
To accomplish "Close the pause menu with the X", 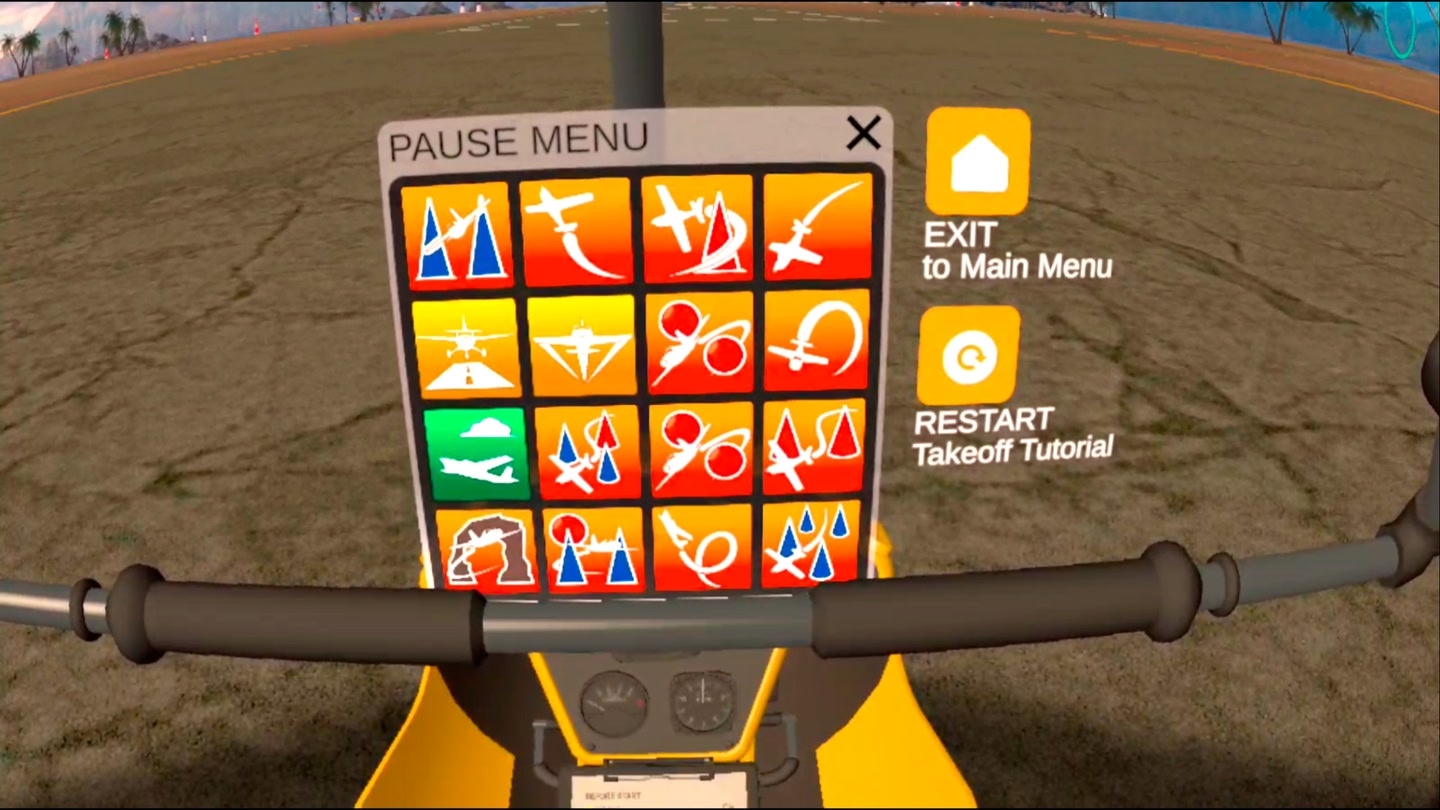I will pyautogui.click(x=863, y=132).
